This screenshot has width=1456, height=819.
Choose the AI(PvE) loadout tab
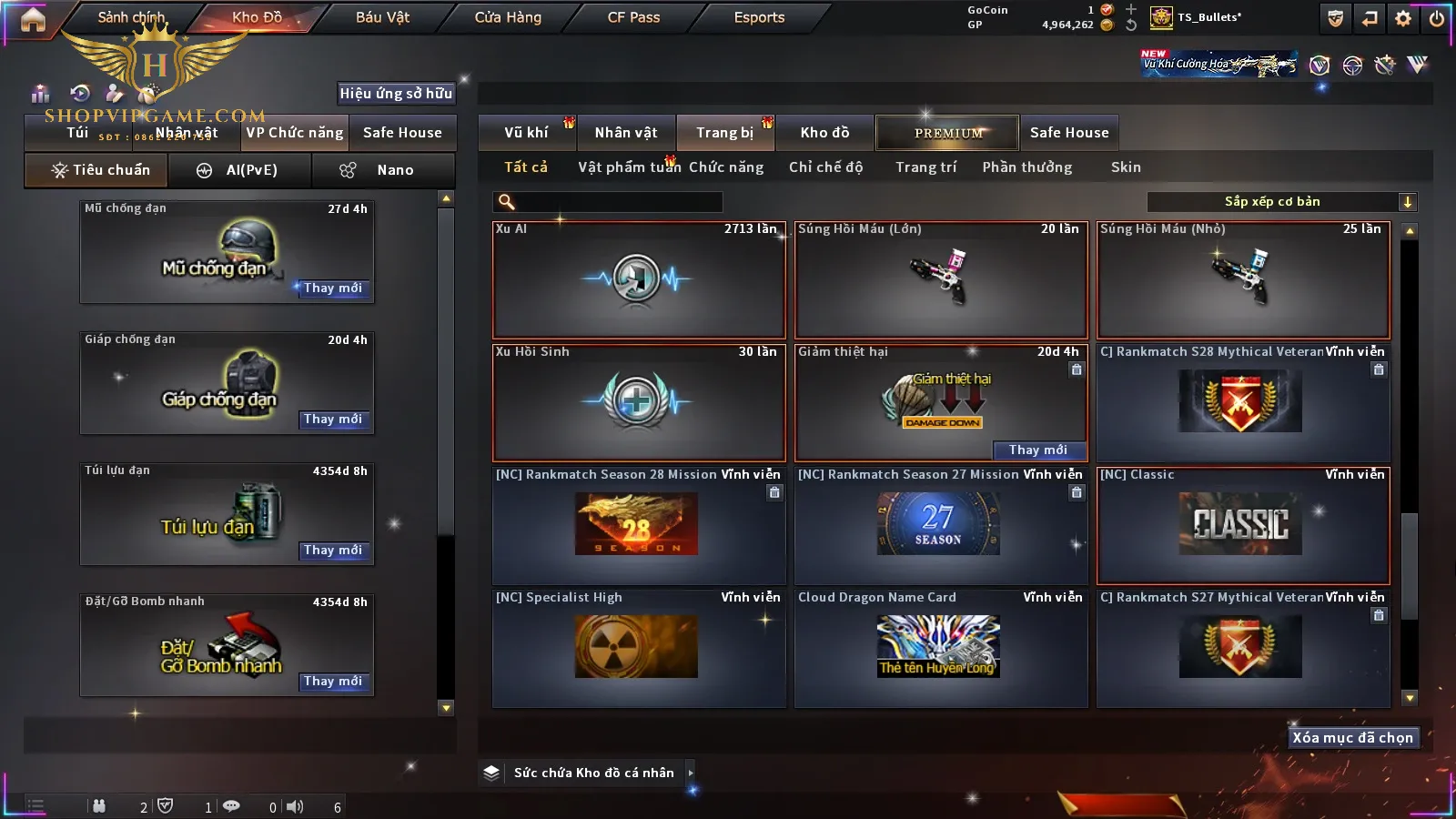(240, 170)
